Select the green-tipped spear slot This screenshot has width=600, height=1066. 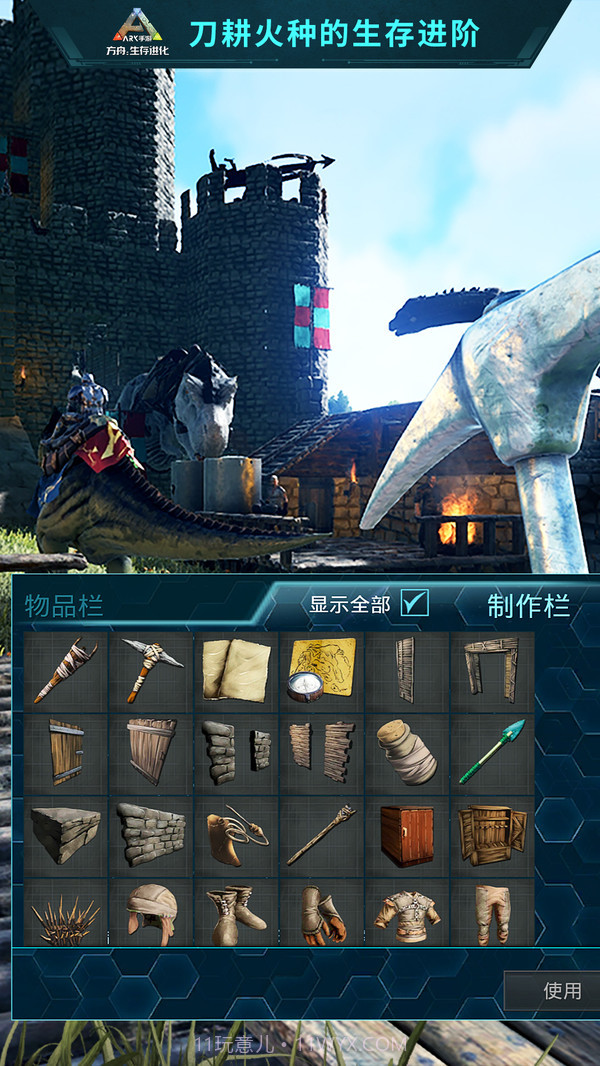(x=492, y=752)
